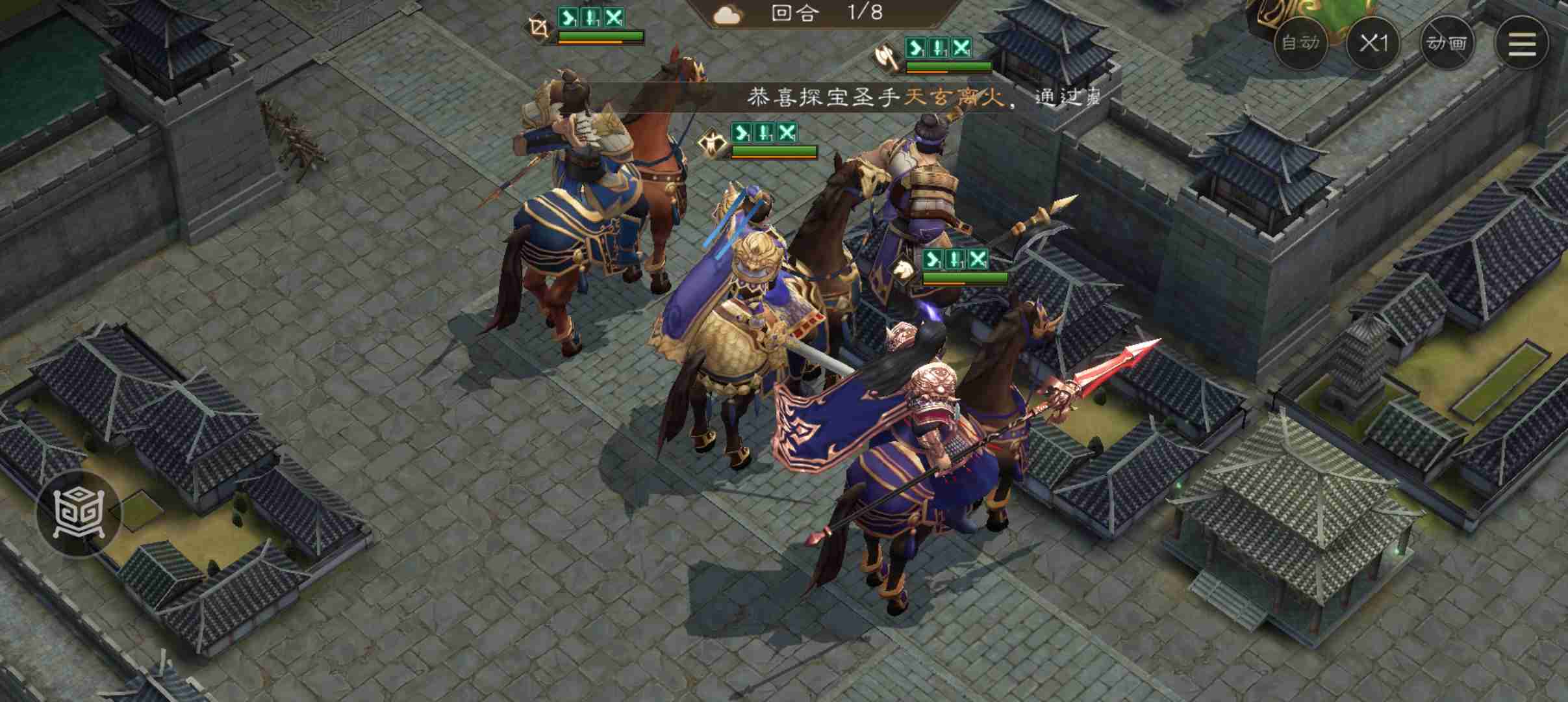
Task: Toggle the 自动 auto-battle button
Action: point(1300,43)
